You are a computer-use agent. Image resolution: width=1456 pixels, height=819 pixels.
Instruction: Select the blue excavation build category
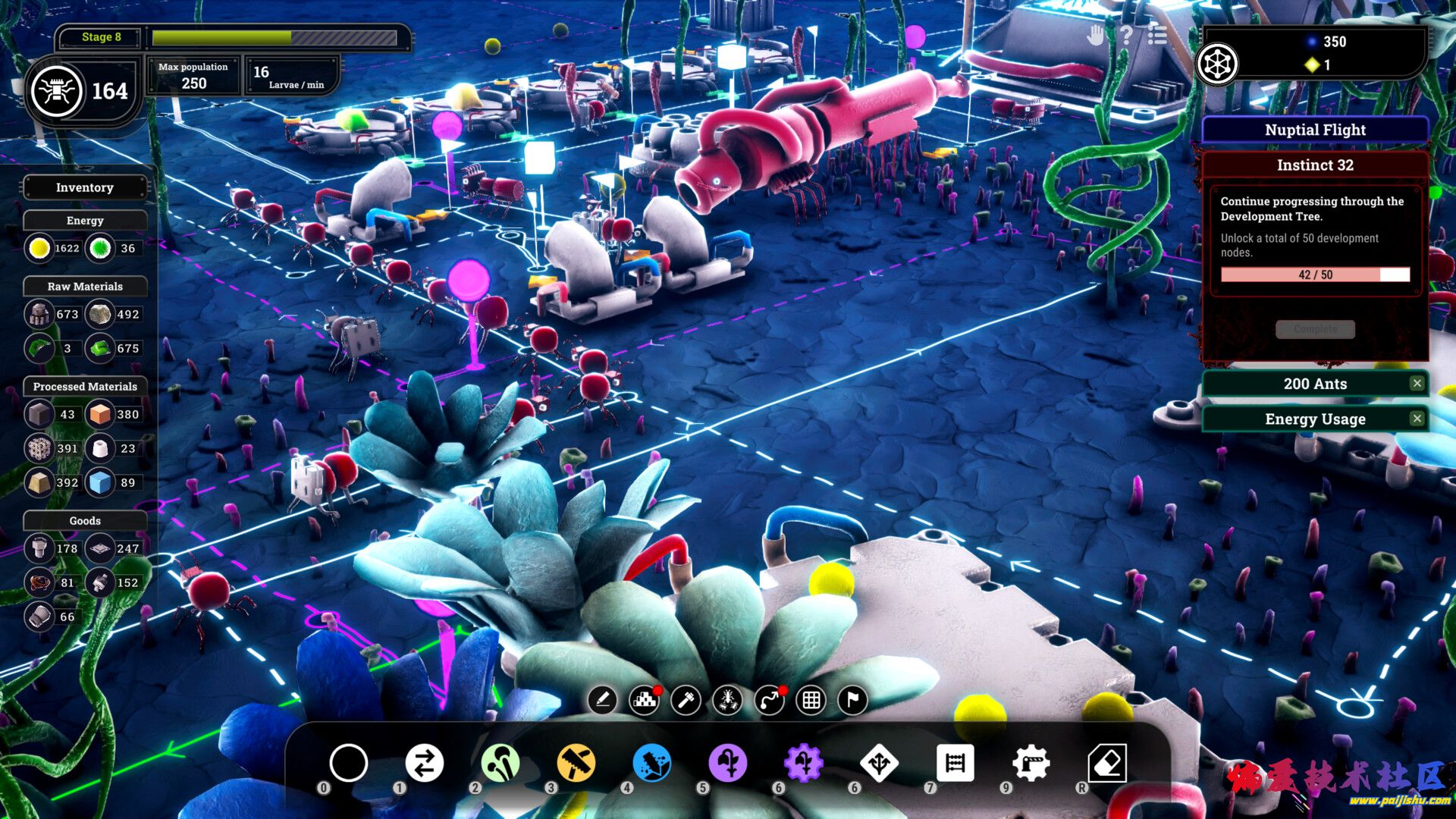651,763
